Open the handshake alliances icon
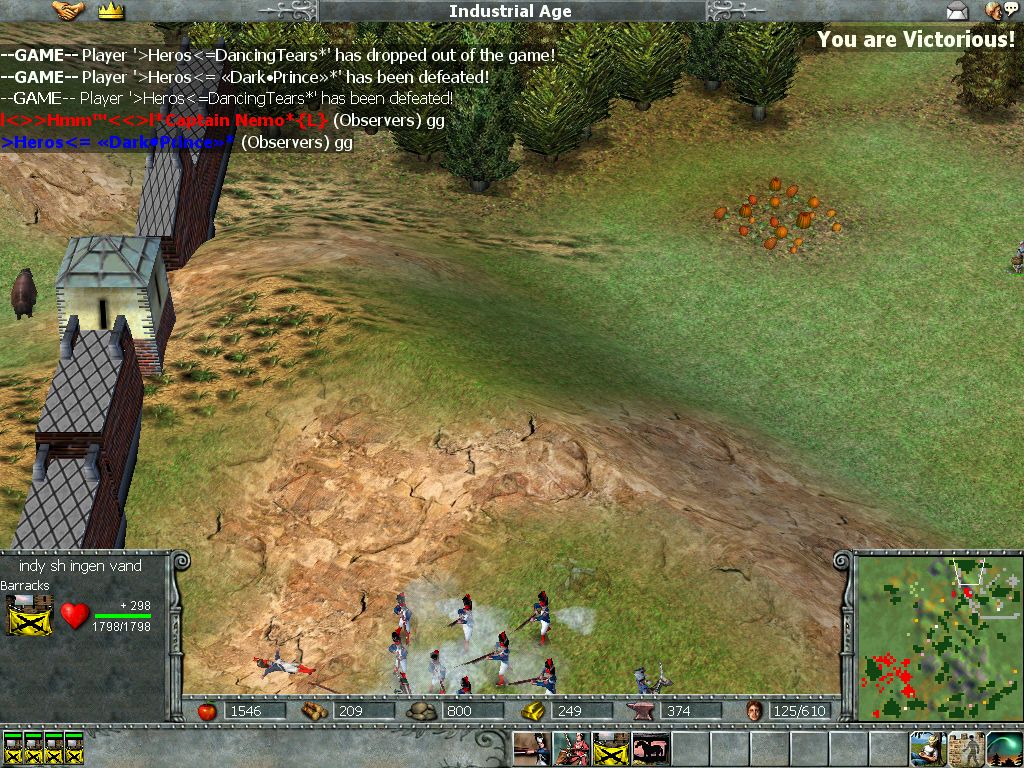 68,12
